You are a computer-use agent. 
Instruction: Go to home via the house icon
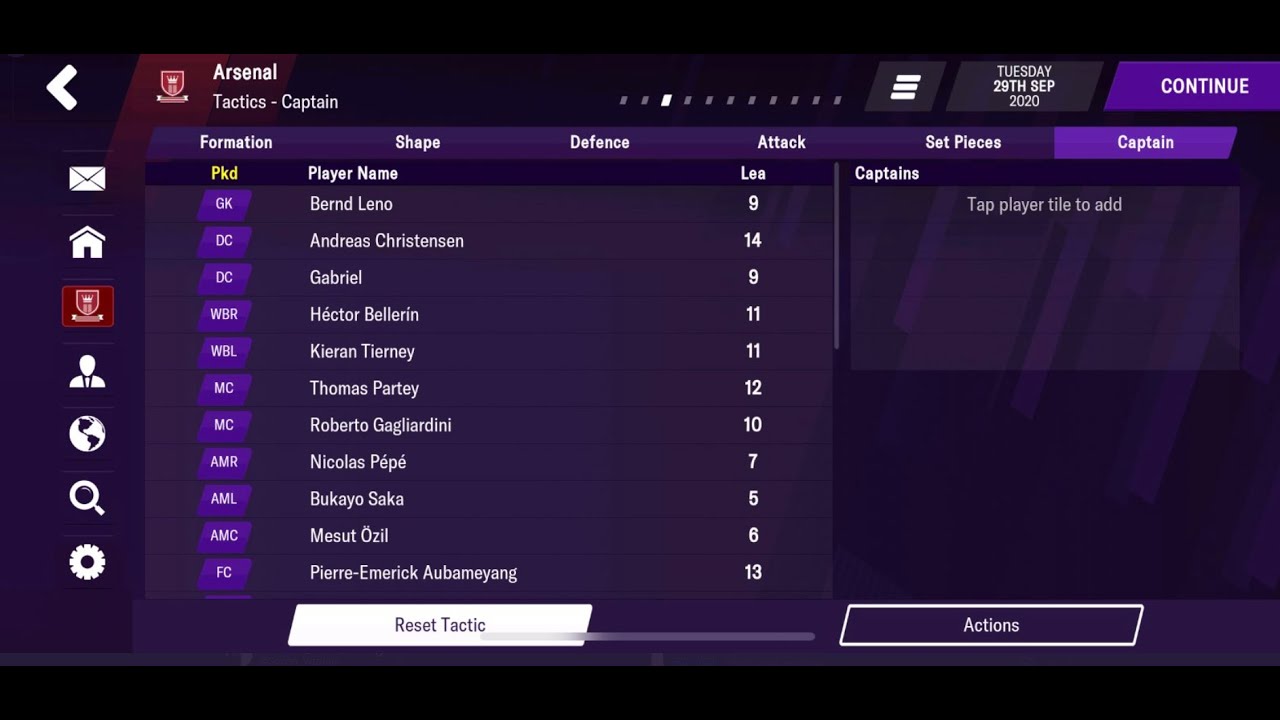pos(87,242)
